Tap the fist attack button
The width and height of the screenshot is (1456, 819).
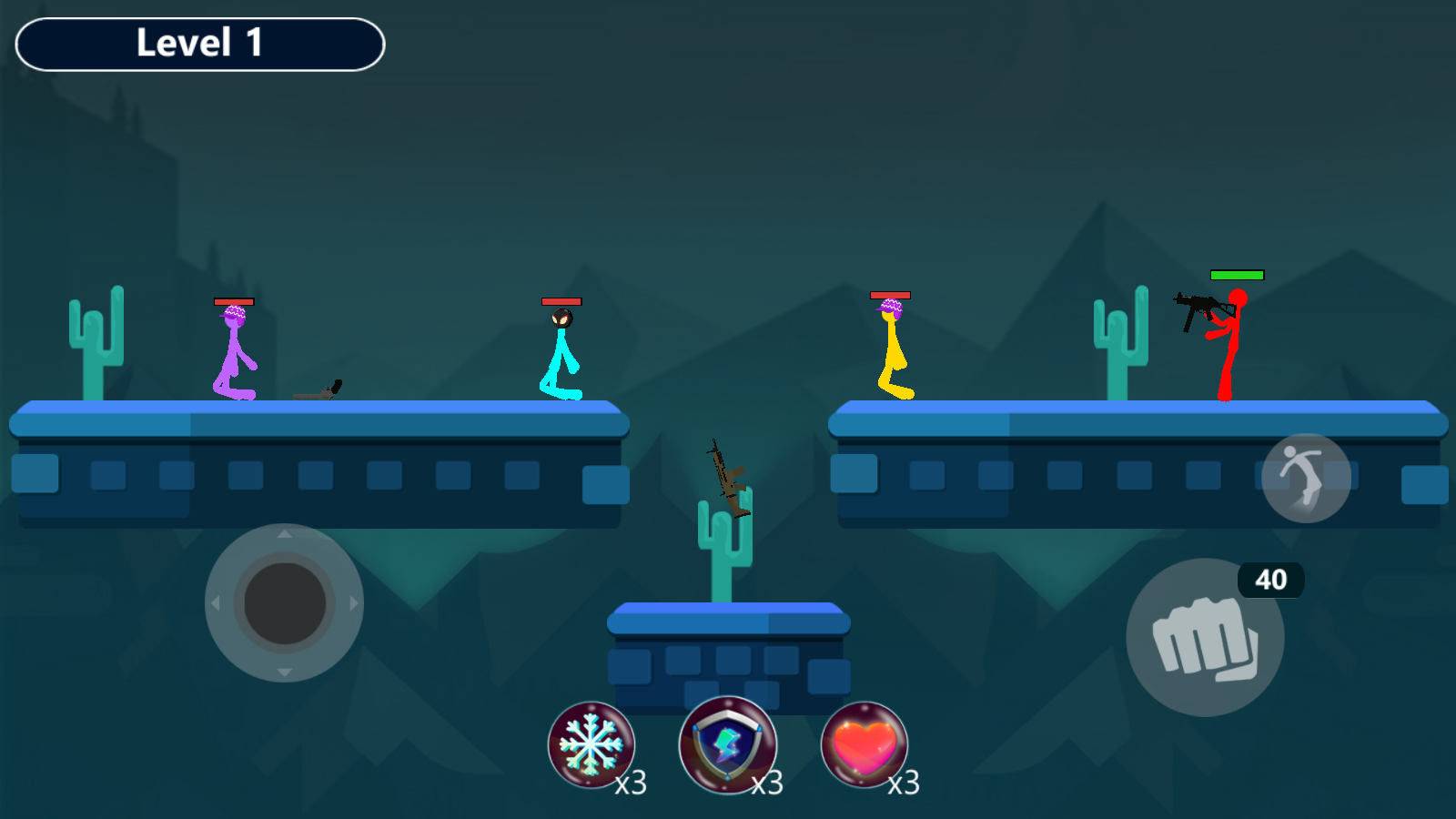coord(1205,637)
